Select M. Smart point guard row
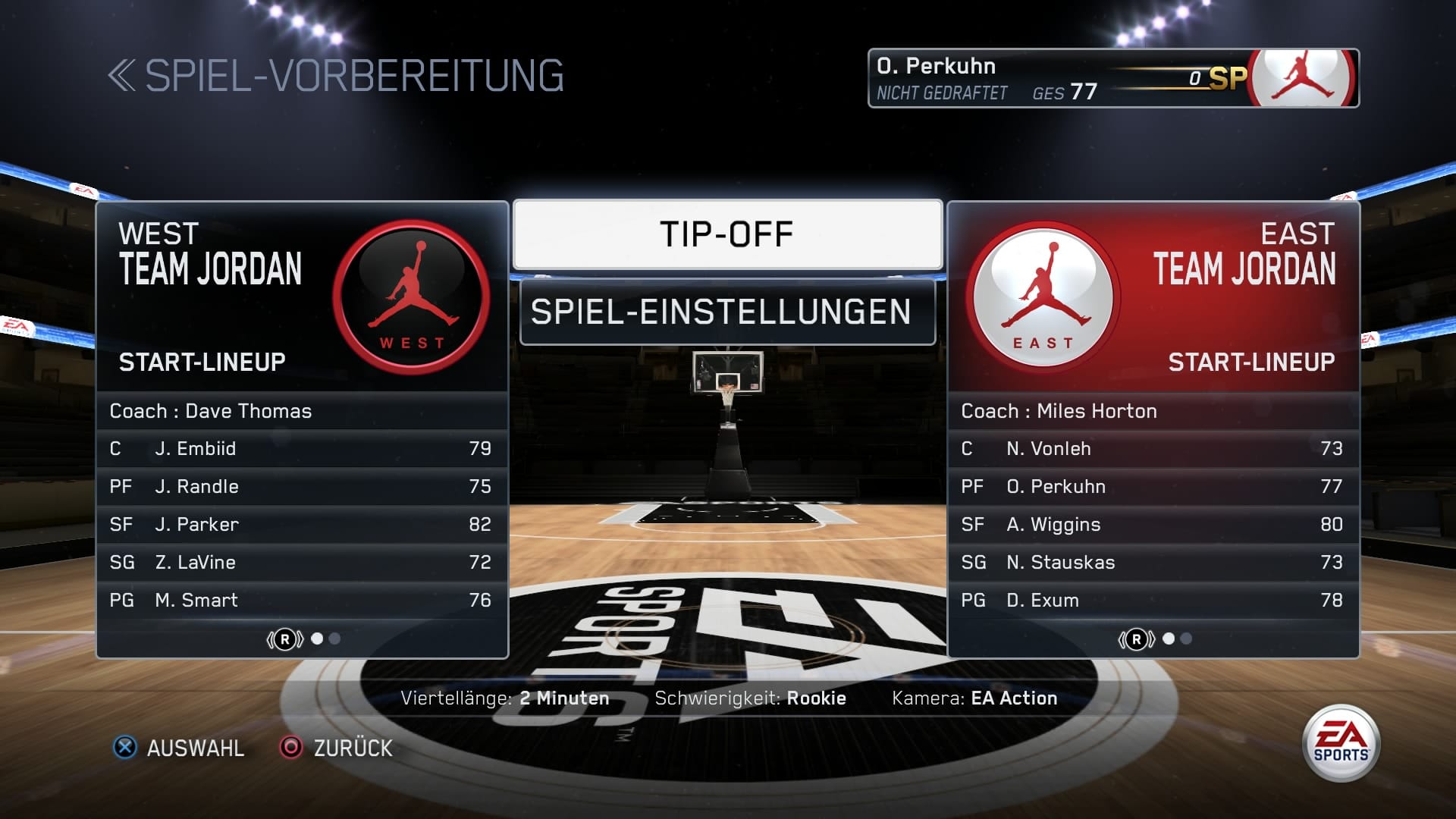 [x=302, y=601]
